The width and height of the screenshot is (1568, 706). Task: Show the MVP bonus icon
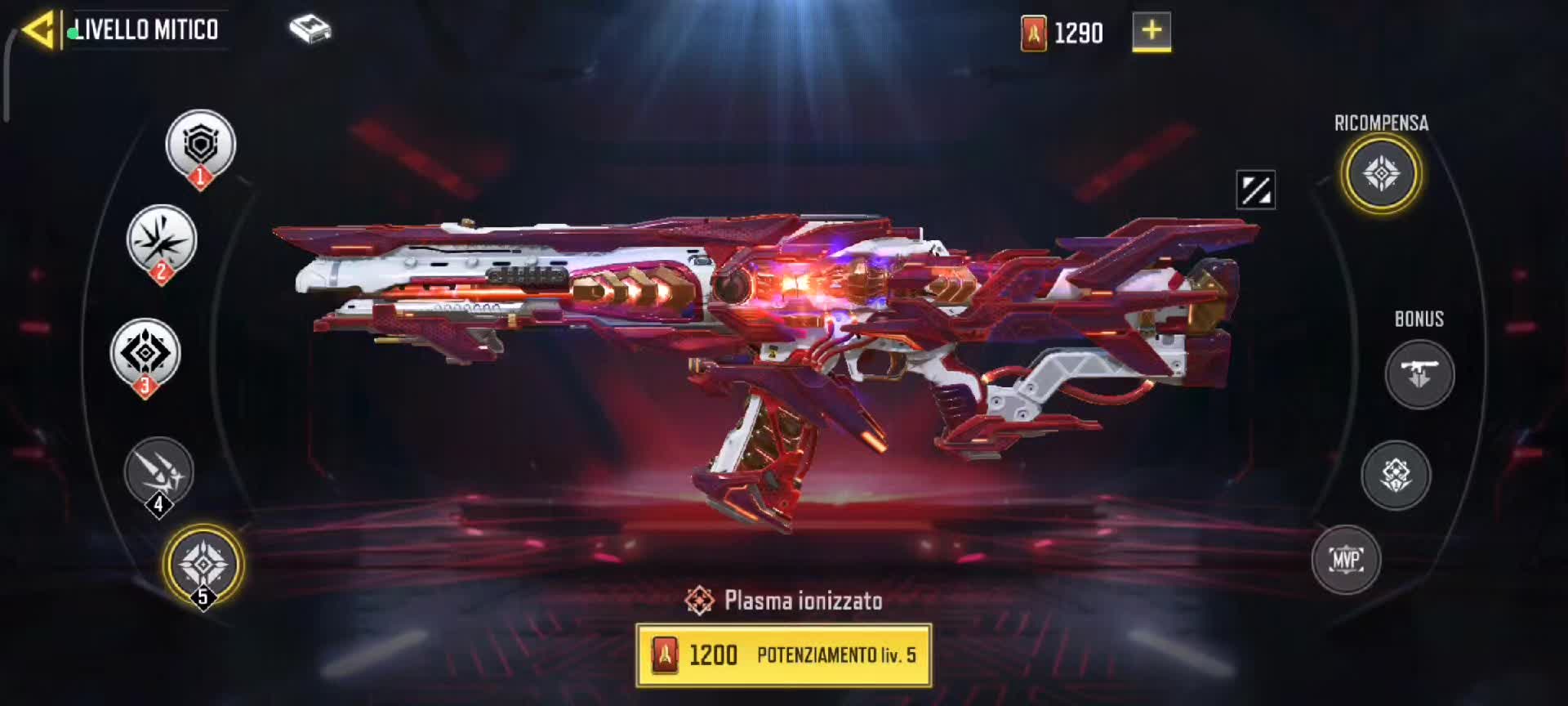[x=1346, y=560]
